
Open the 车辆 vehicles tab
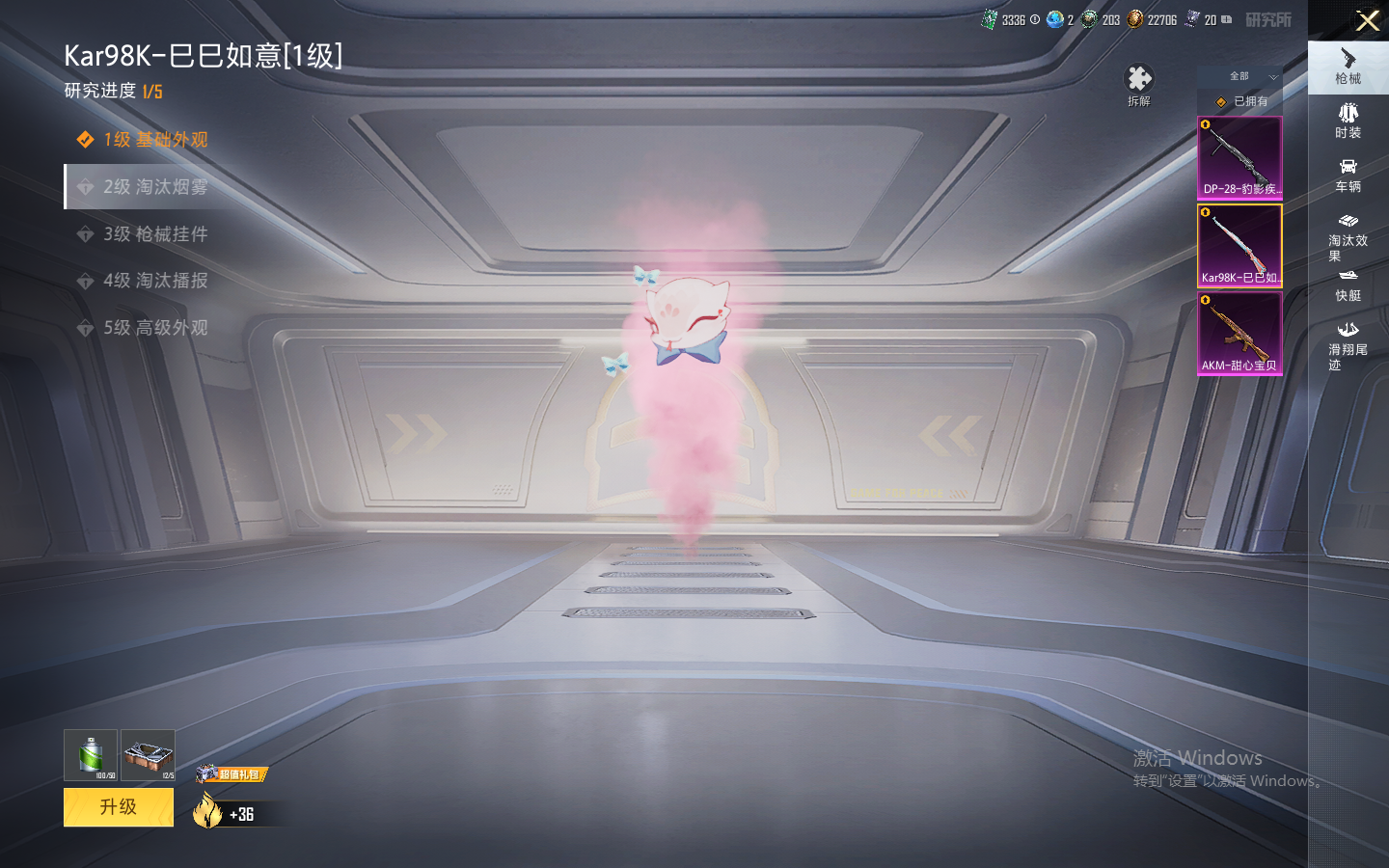pyautogui.click(x=1348, y=176)
